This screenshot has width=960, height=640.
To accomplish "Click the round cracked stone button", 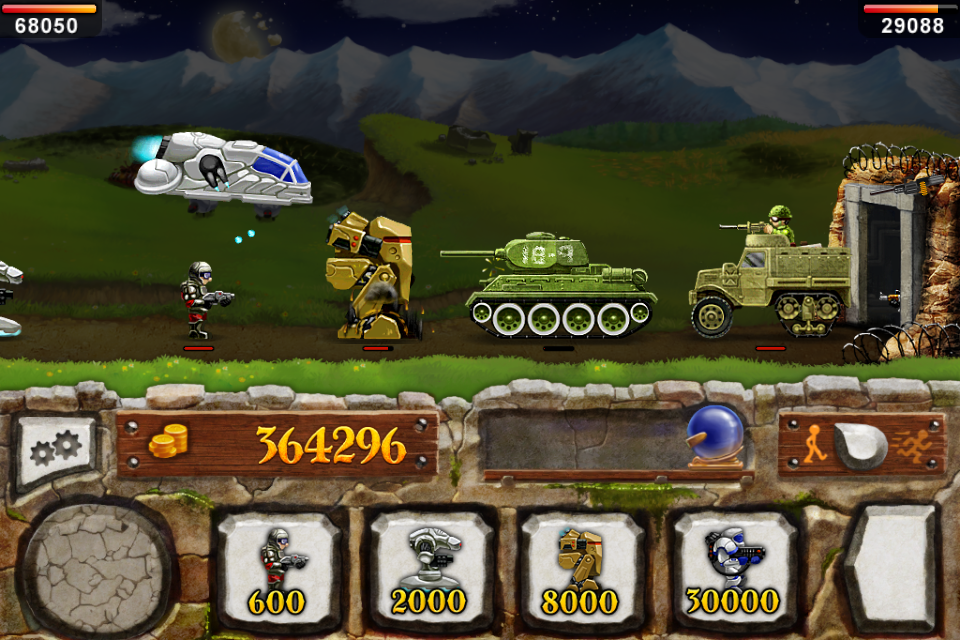I will (x=97, y=568).
